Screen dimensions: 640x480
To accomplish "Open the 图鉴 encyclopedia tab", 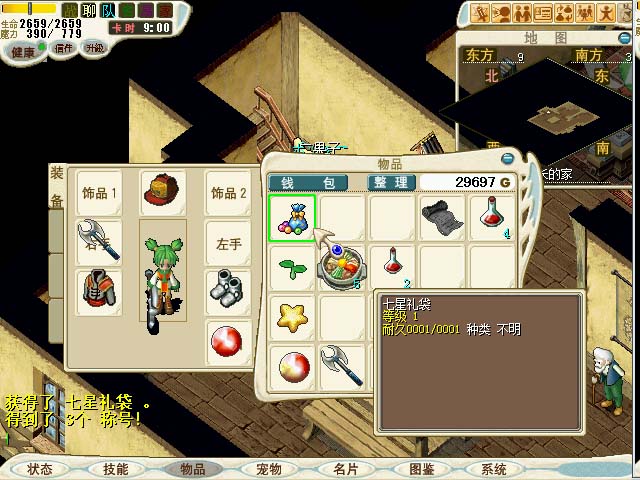I will [421, 469].
